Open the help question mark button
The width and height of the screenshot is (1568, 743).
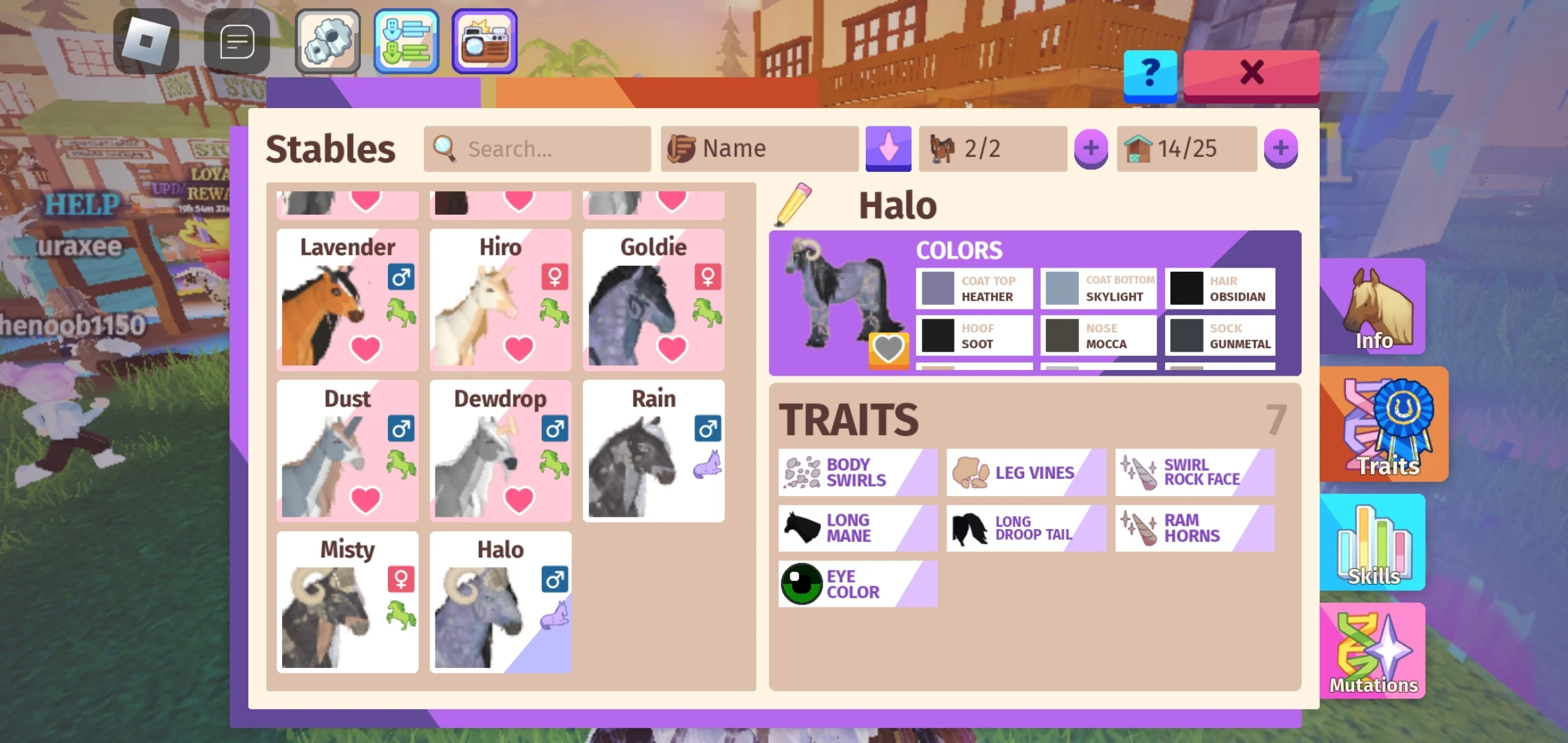(1149, 75)
